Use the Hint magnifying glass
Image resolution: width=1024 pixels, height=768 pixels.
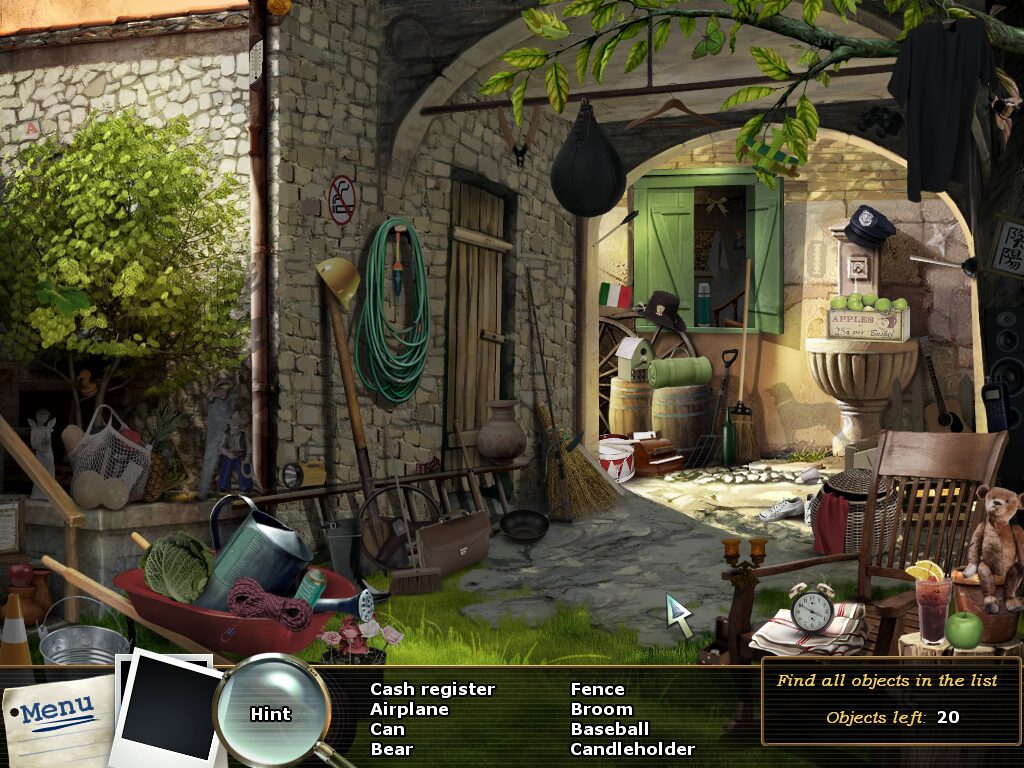click(x=271, y=712)
